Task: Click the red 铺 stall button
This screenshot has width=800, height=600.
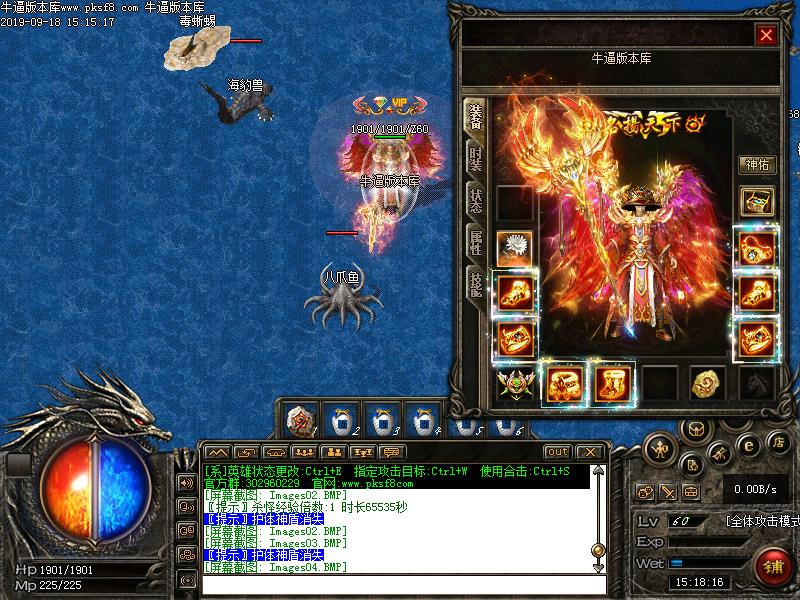Action: [770, 565]
